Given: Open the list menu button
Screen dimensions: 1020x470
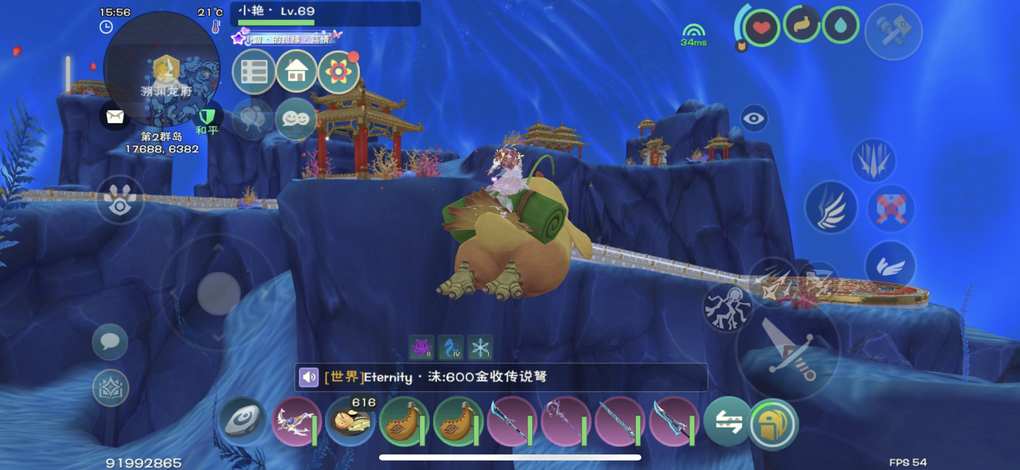Looking at the screenshot, I should click(x=253, y=71).
